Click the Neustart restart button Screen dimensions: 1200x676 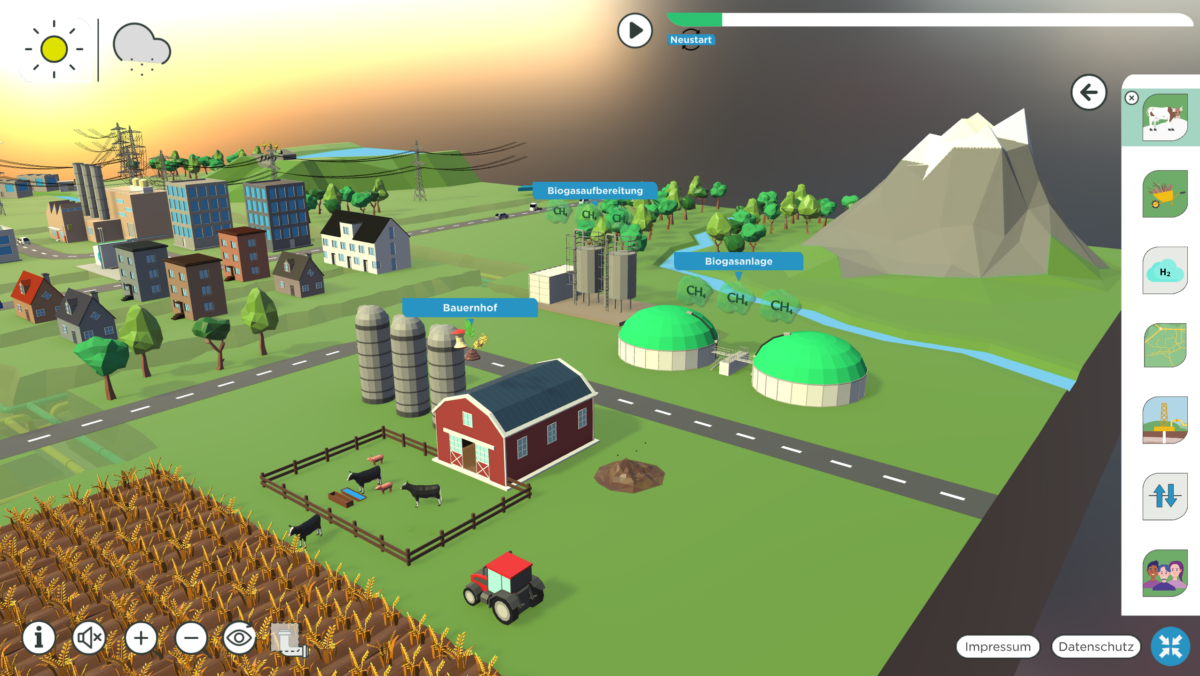click(691, 41)
